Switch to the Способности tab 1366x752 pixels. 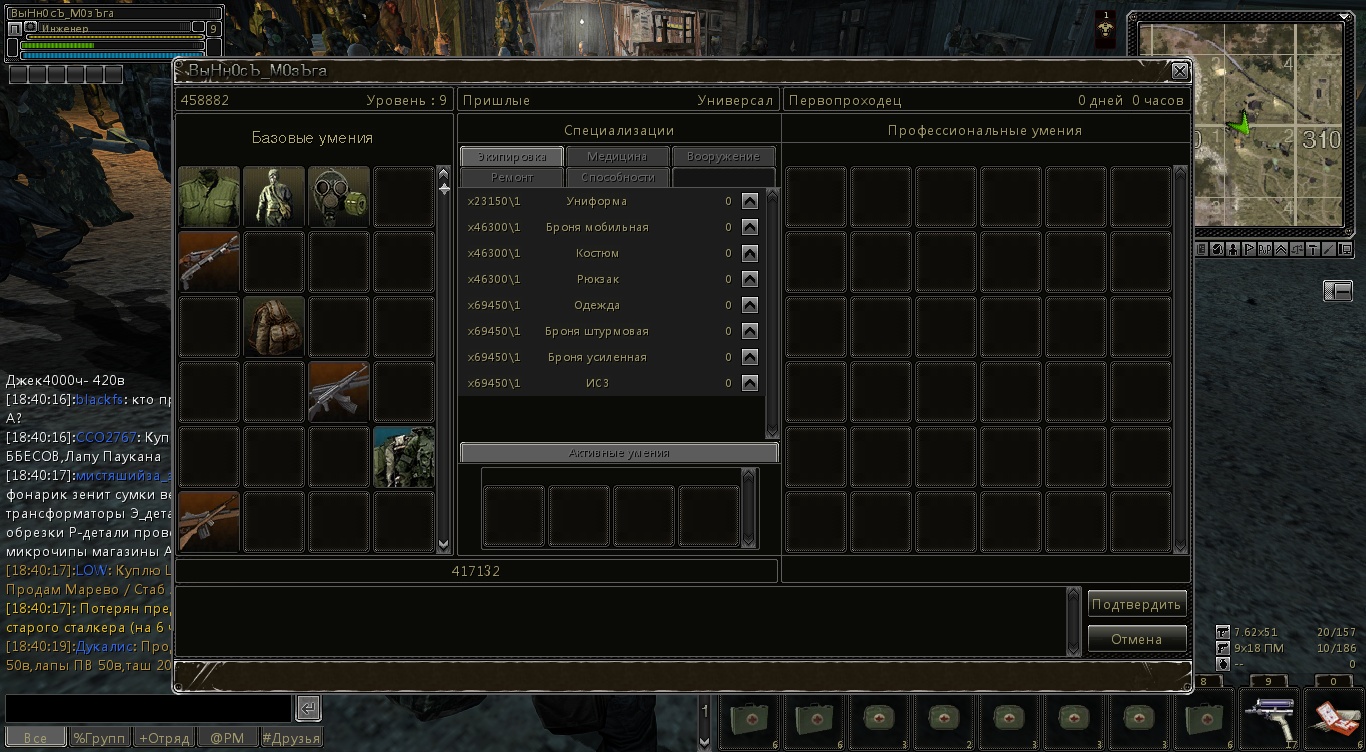[617, 178]
